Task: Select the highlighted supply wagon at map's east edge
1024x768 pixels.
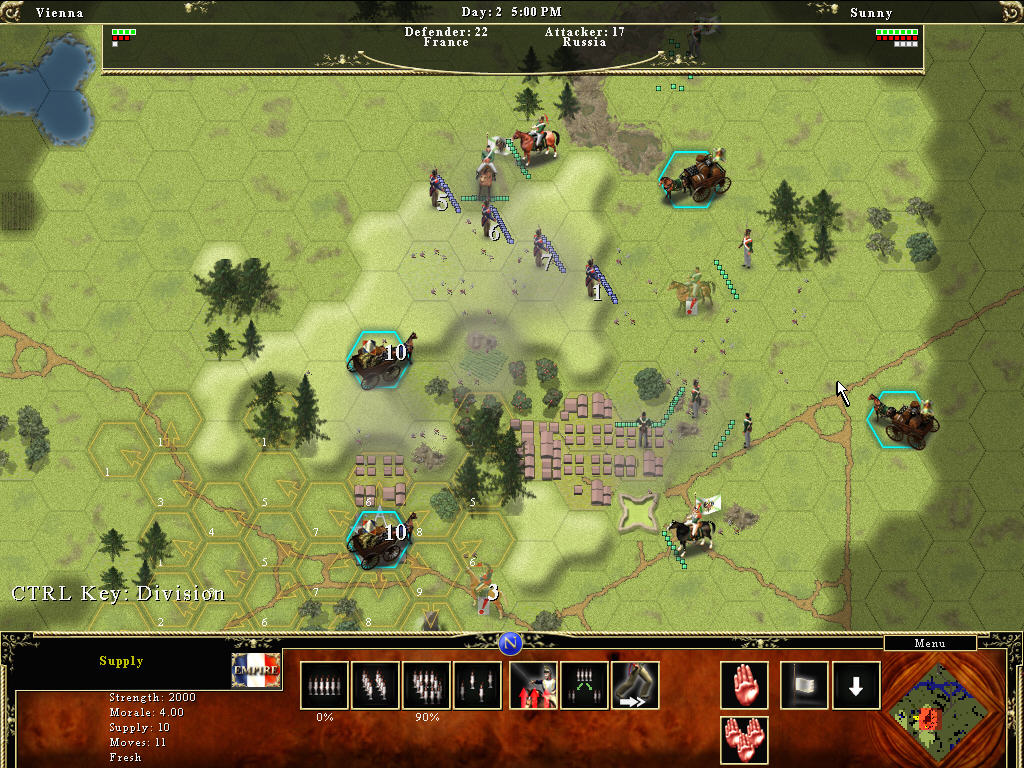Action: pos(904,419)
